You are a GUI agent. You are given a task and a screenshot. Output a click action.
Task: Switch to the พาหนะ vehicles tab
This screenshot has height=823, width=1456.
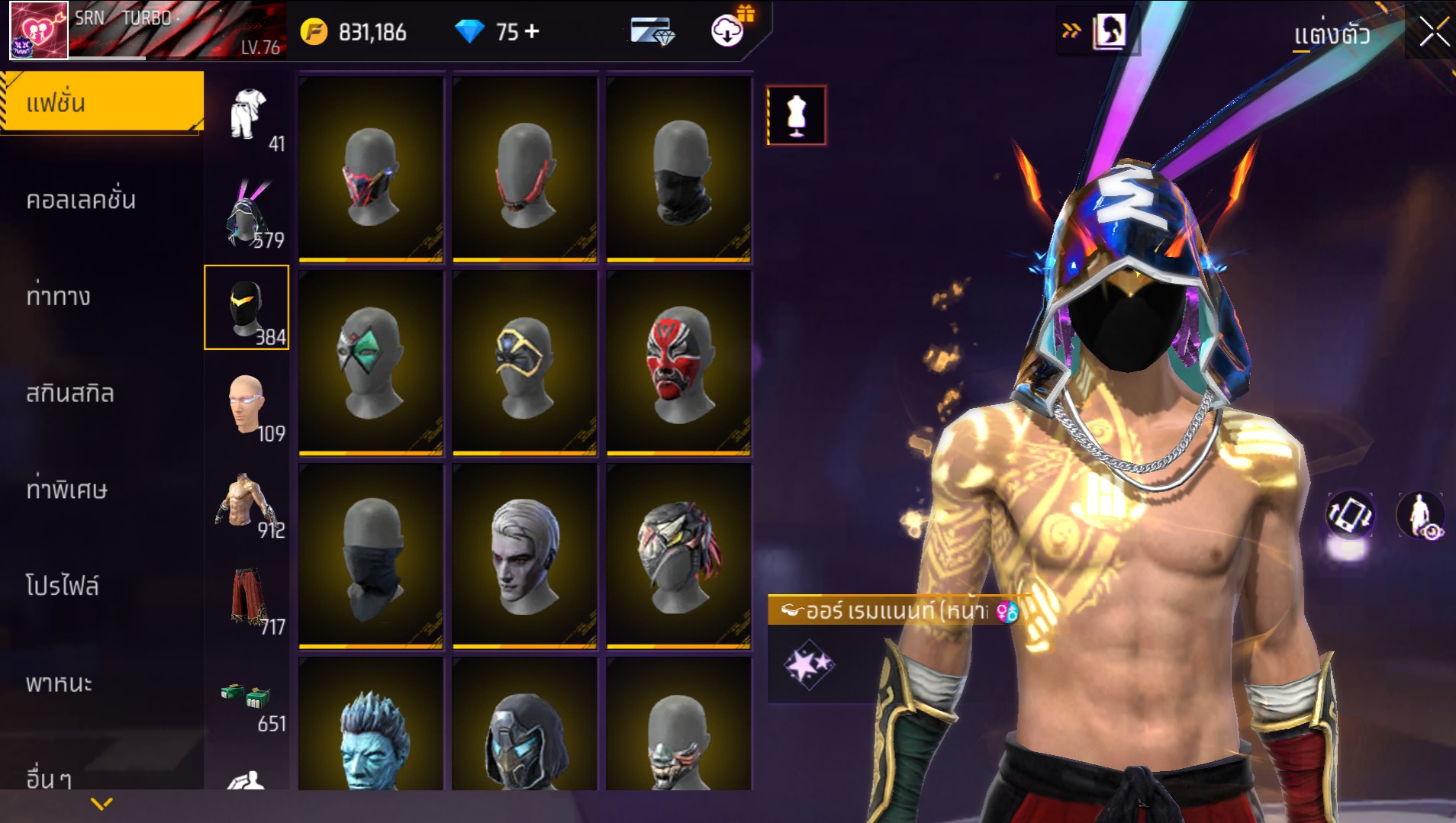[60, 683]
